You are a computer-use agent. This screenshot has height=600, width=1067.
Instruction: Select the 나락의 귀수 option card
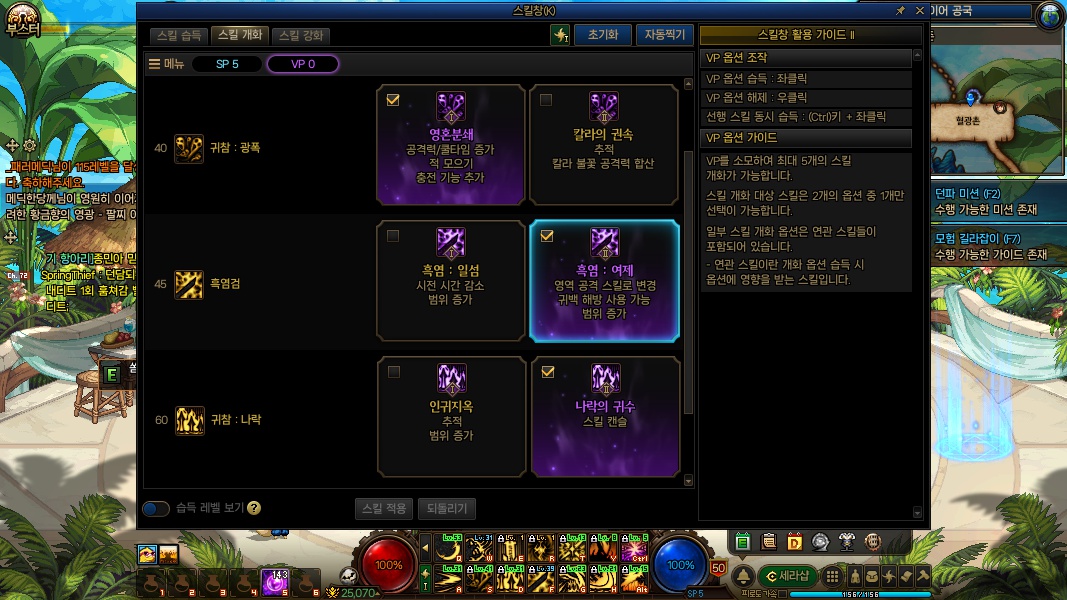click(604, 416)
